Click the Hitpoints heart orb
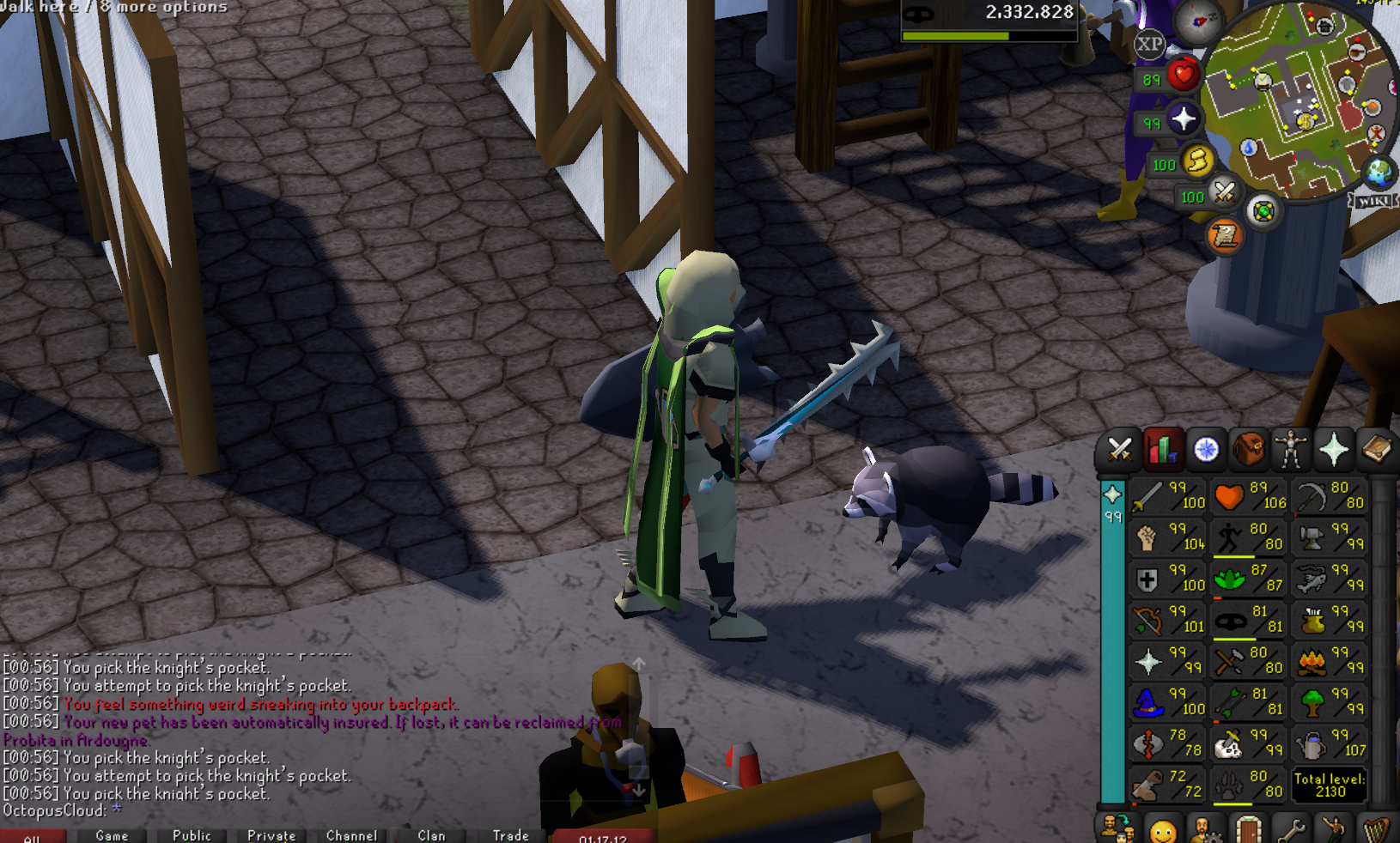The height and width of the screenshot is (843, 1400). (x=1183, y=76)
